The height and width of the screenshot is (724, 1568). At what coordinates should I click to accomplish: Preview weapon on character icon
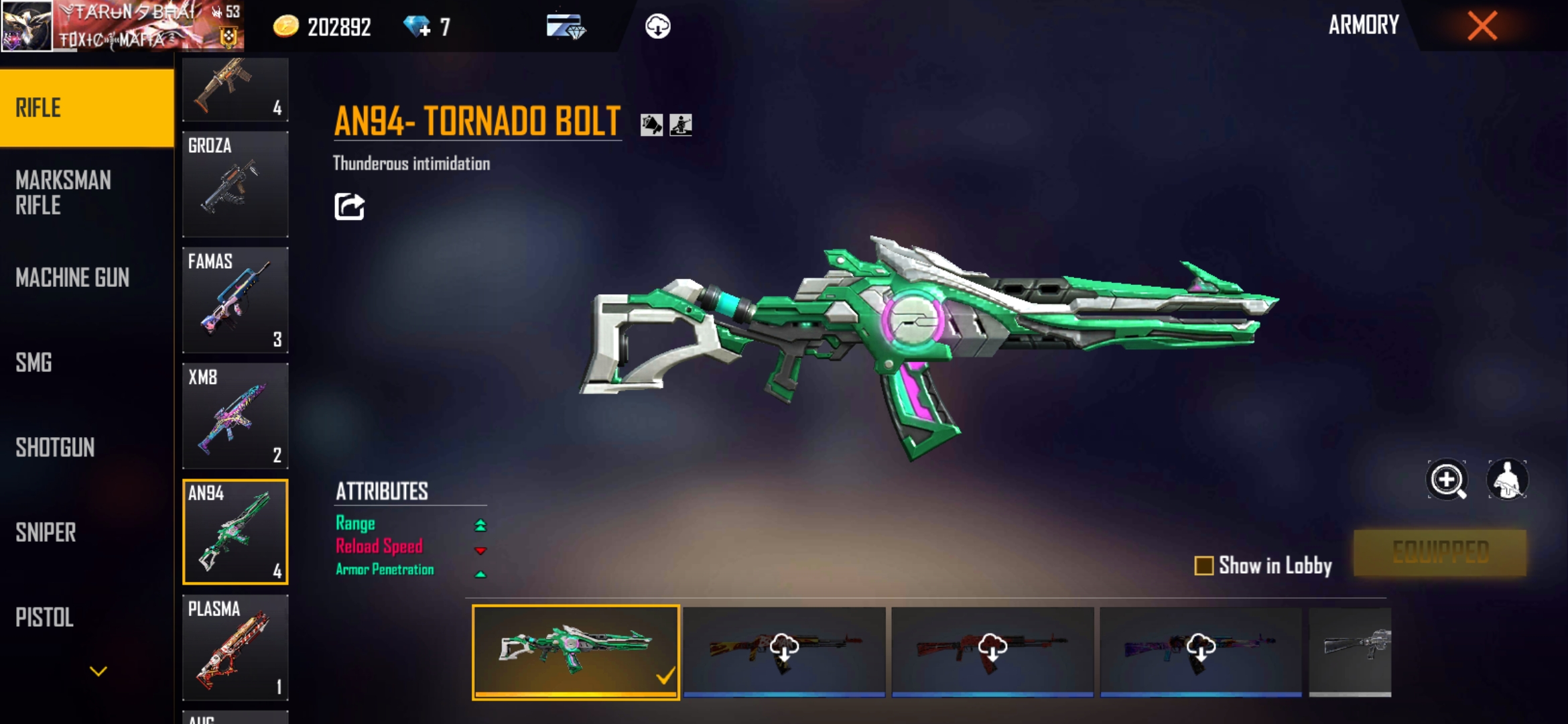click(1507, 480)
